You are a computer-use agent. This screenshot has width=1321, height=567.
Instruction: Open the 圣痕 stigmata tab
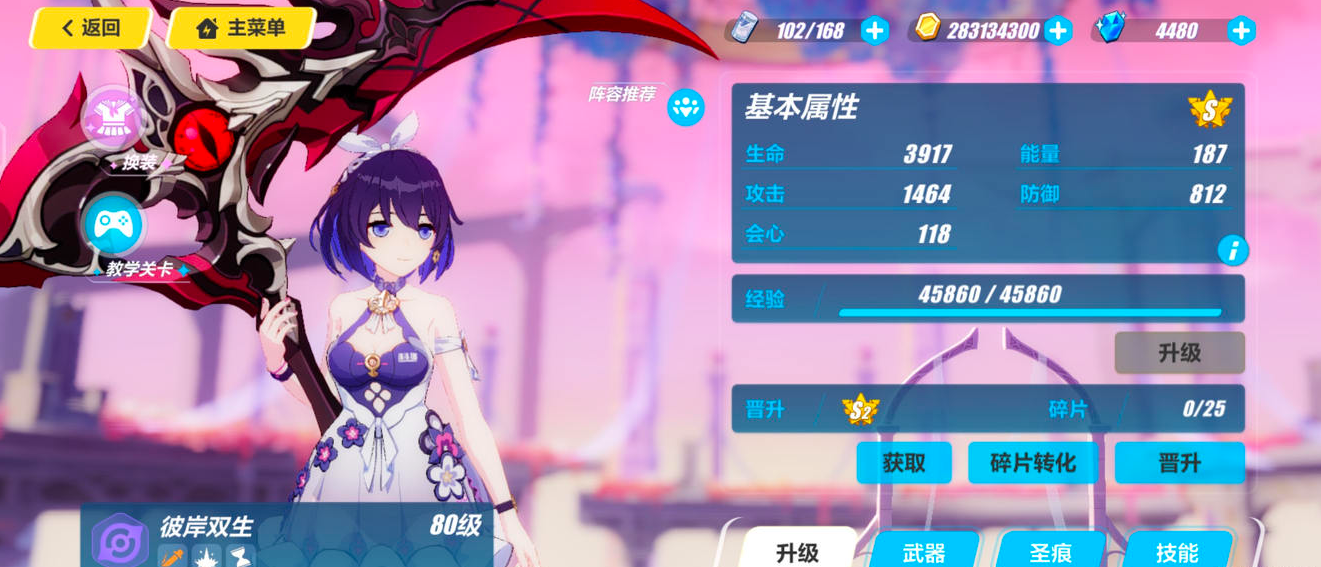point(1051,551)
